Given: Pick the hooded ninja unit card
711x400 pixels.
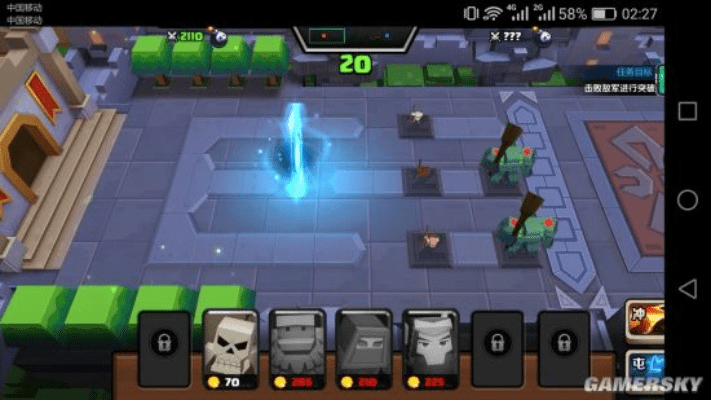Looking at the screenshot, I should click(363, 348).
